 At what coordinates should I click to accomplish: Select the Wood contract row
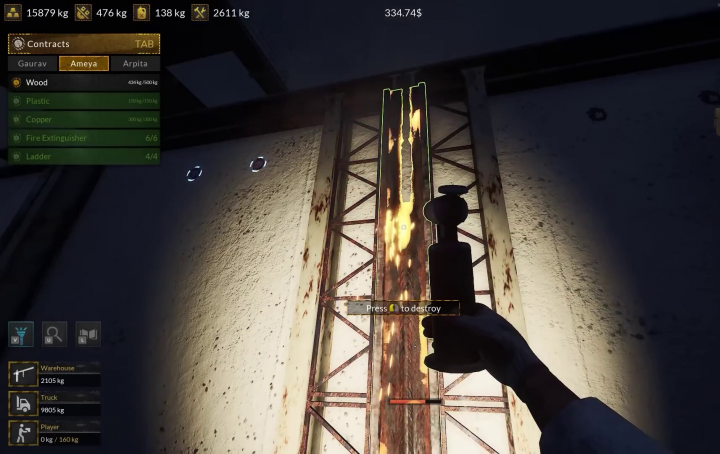point(84,82)
